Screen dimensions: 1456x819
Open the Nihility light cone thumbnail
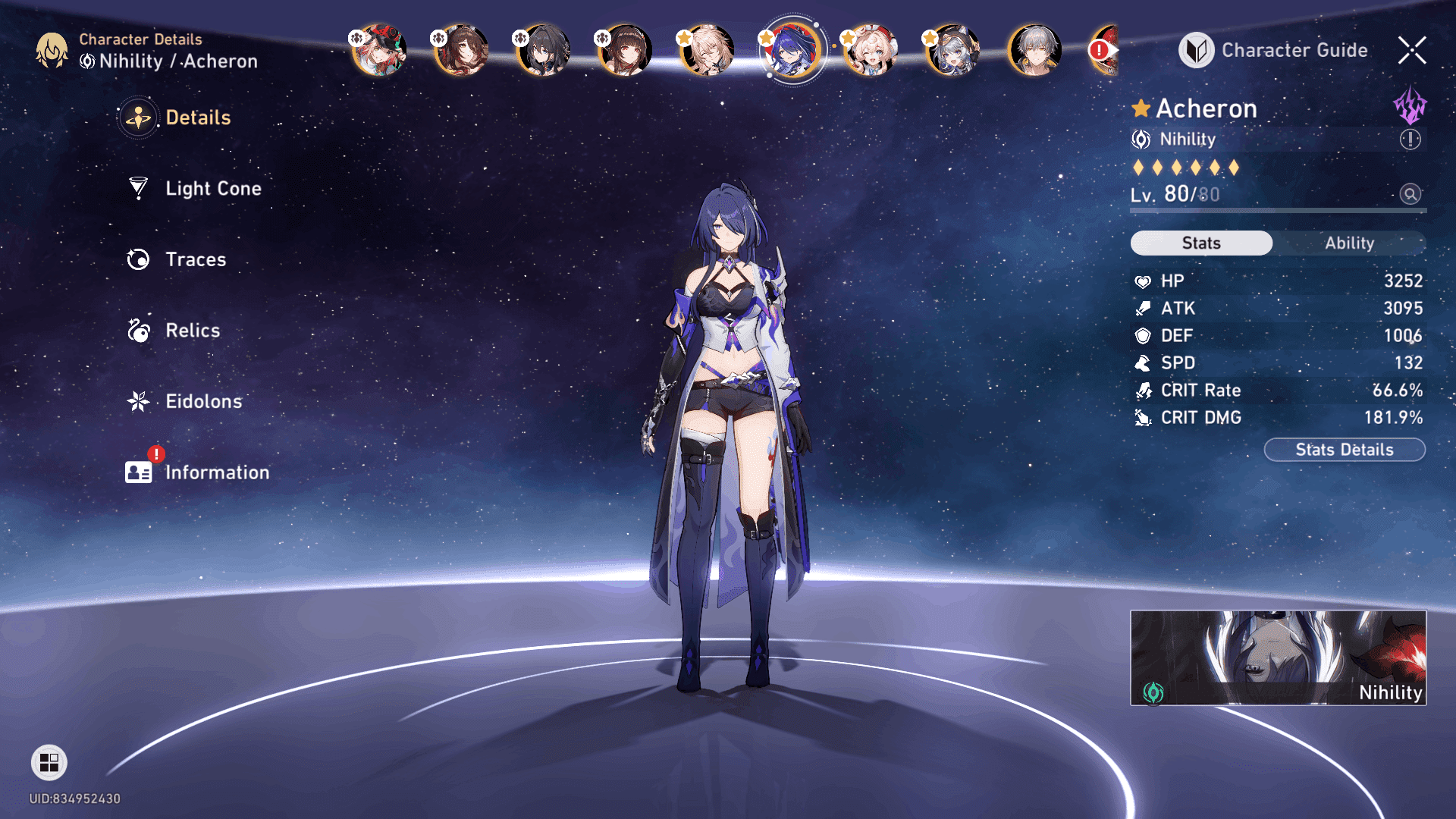tap(1278, 657)
